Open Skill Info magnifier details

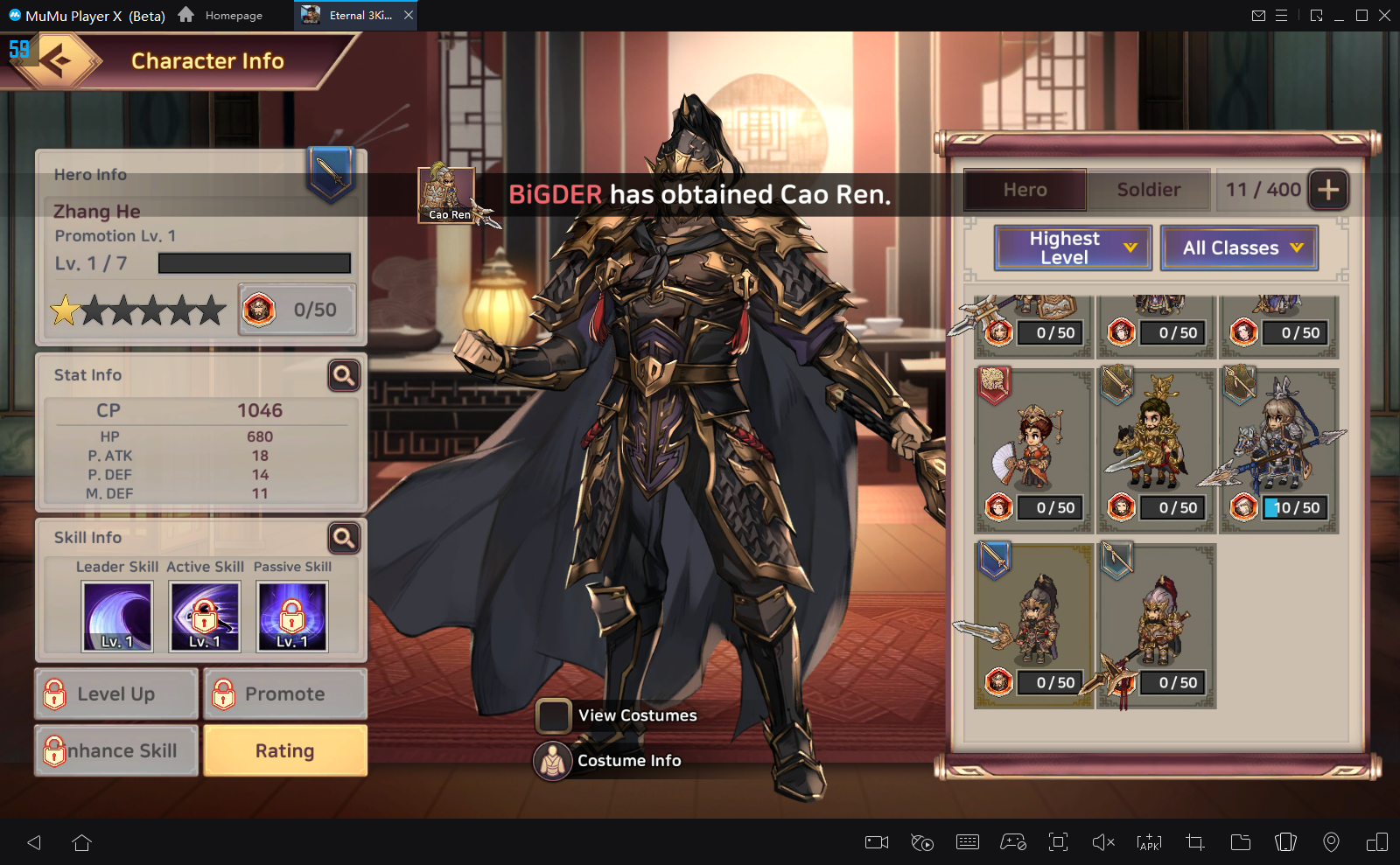point(344,538)
